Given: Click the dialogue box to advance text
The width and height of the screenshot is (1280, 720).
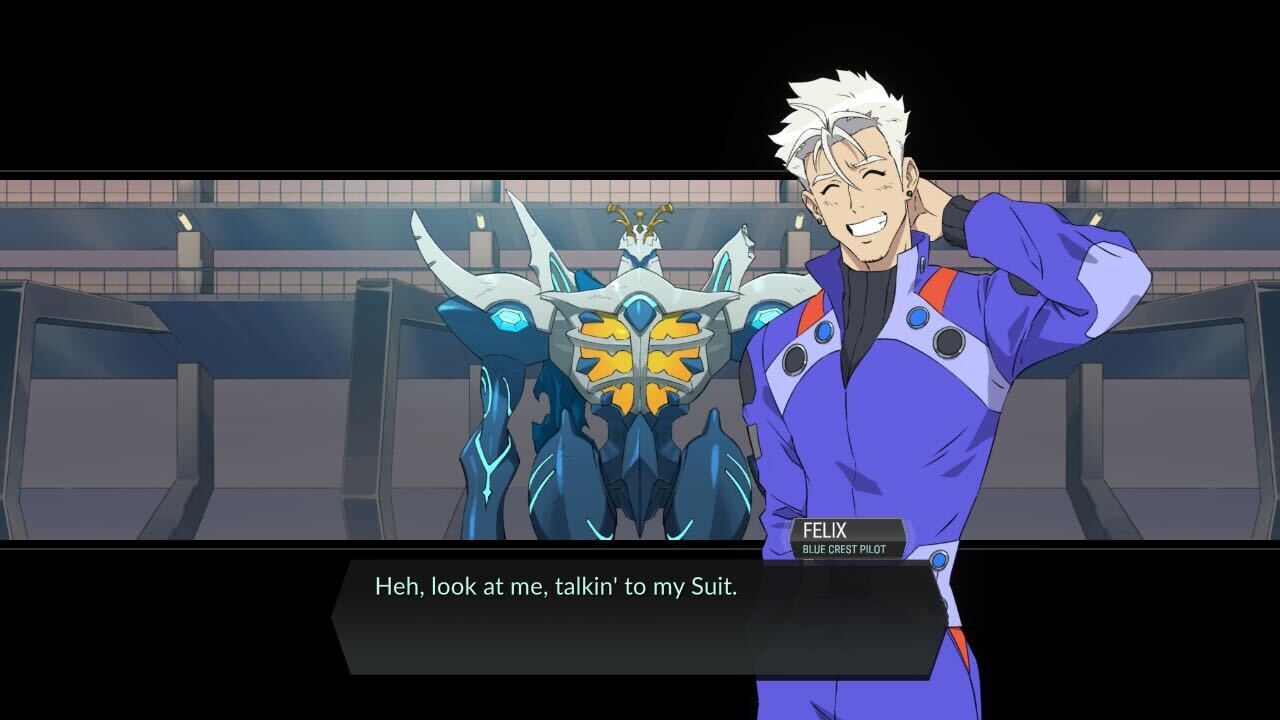Looking at the screenshot, I should tap(640, 610).
